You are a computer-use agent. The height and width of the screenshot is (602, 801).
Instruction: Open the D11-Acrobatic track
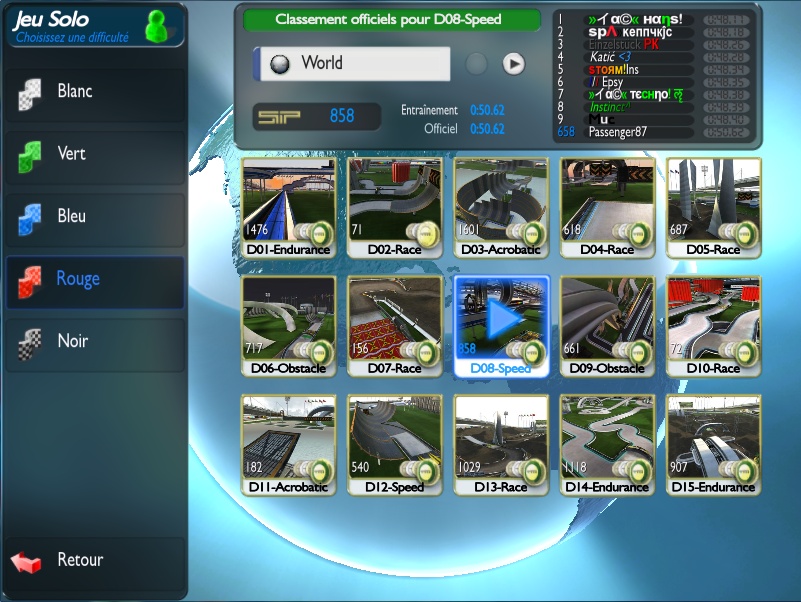pyautogui.click(x=287, y=437)
